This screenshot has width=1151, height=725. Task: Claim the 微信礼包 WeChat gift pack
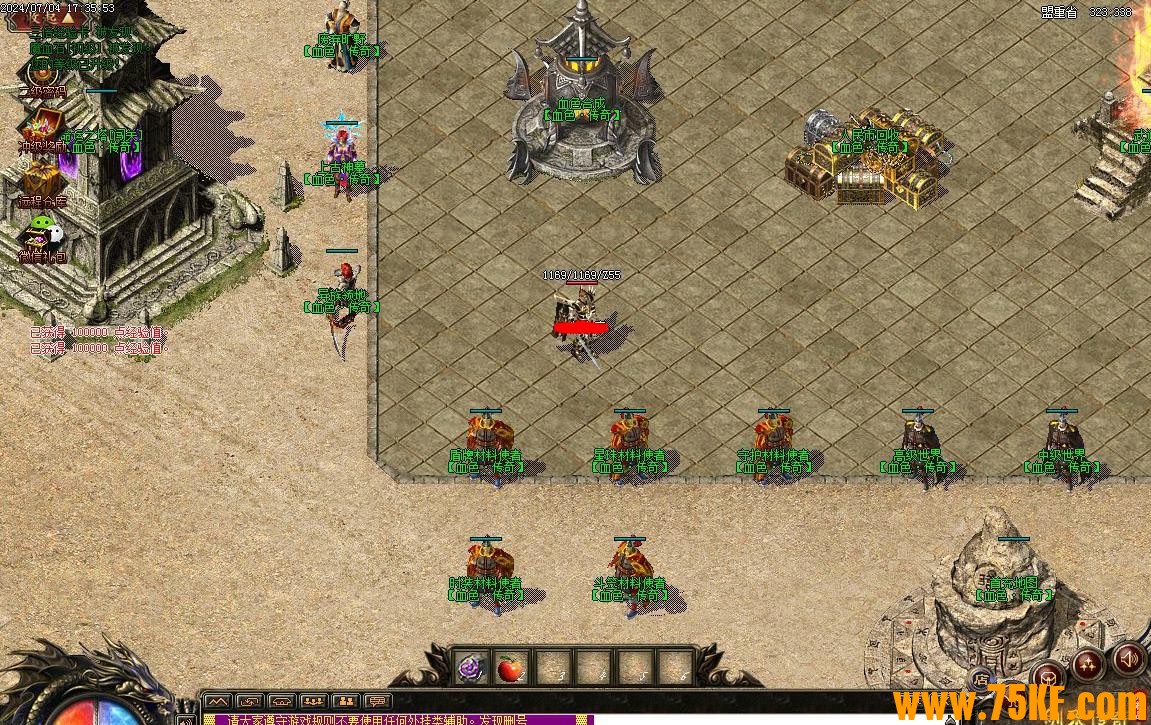(x=42, y=236)
